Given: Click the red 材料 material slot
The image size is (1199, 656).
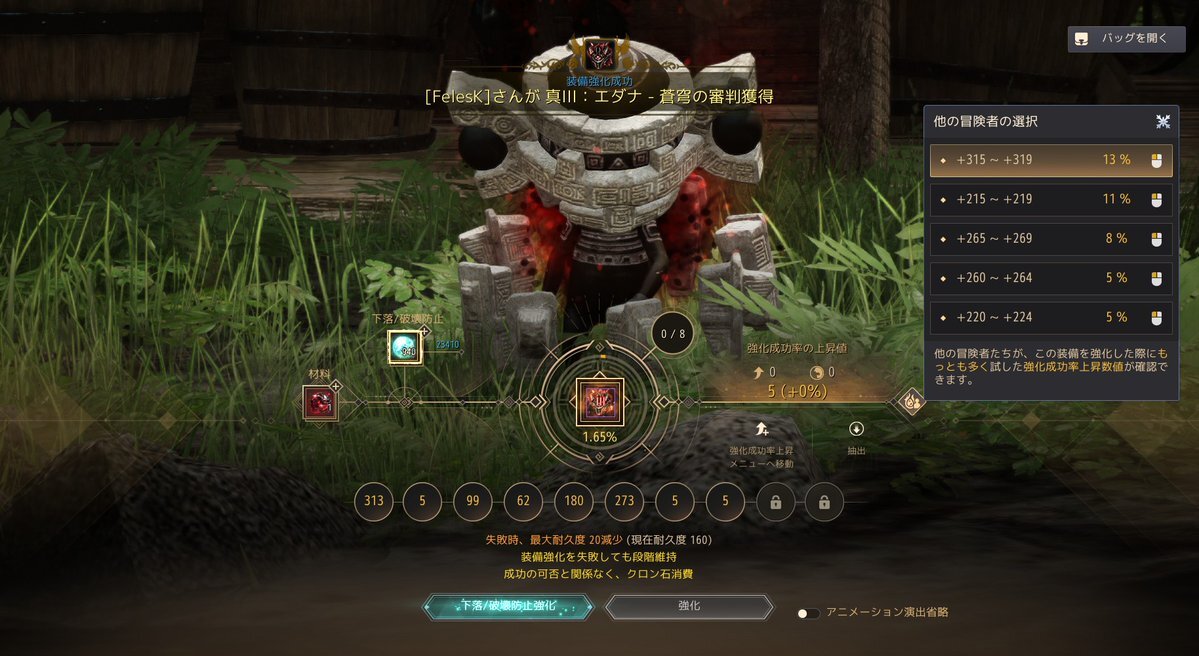Looking at the screenshot, I should pos(320,402).
